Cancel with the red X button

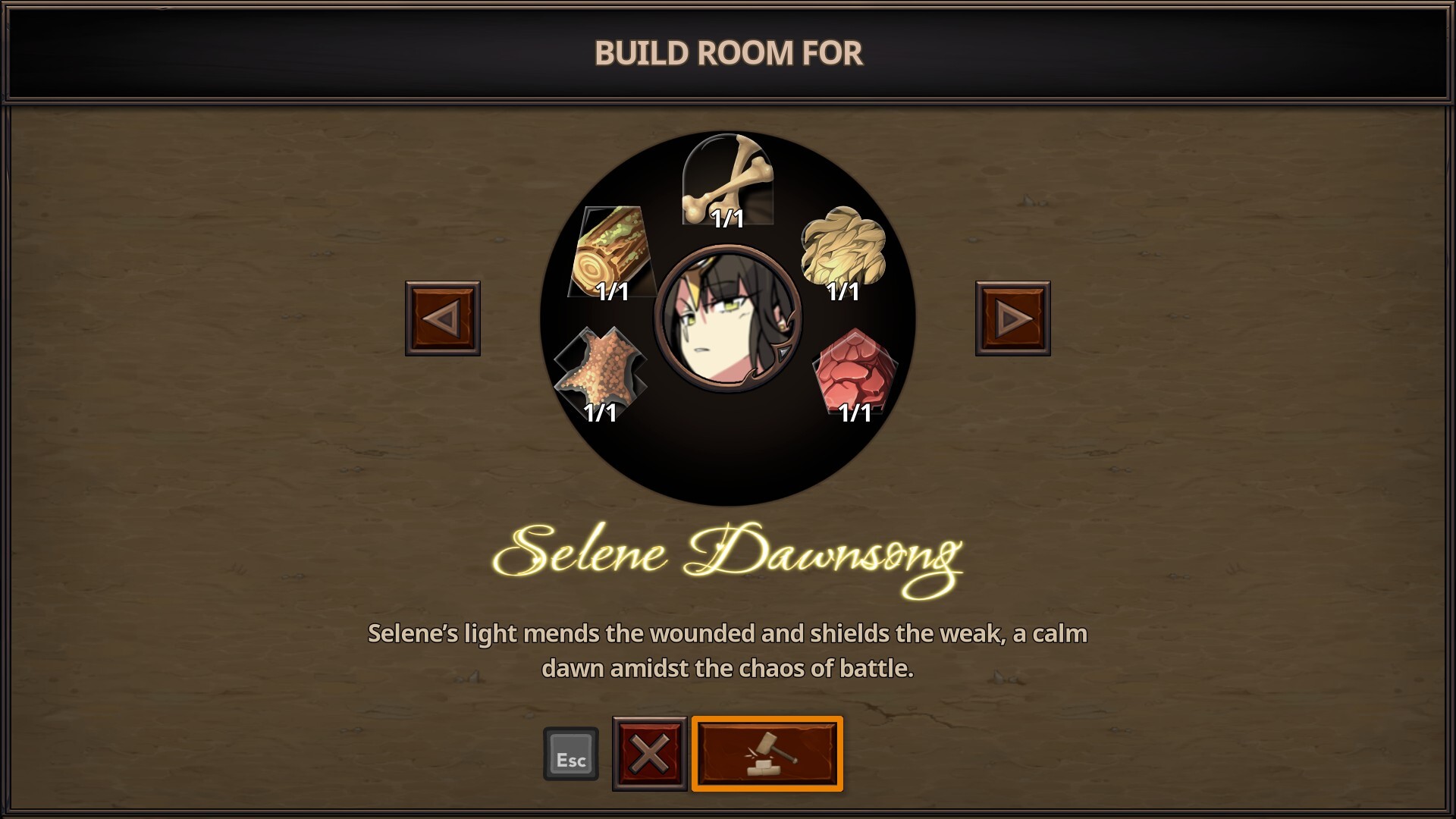tap(650, 754)
